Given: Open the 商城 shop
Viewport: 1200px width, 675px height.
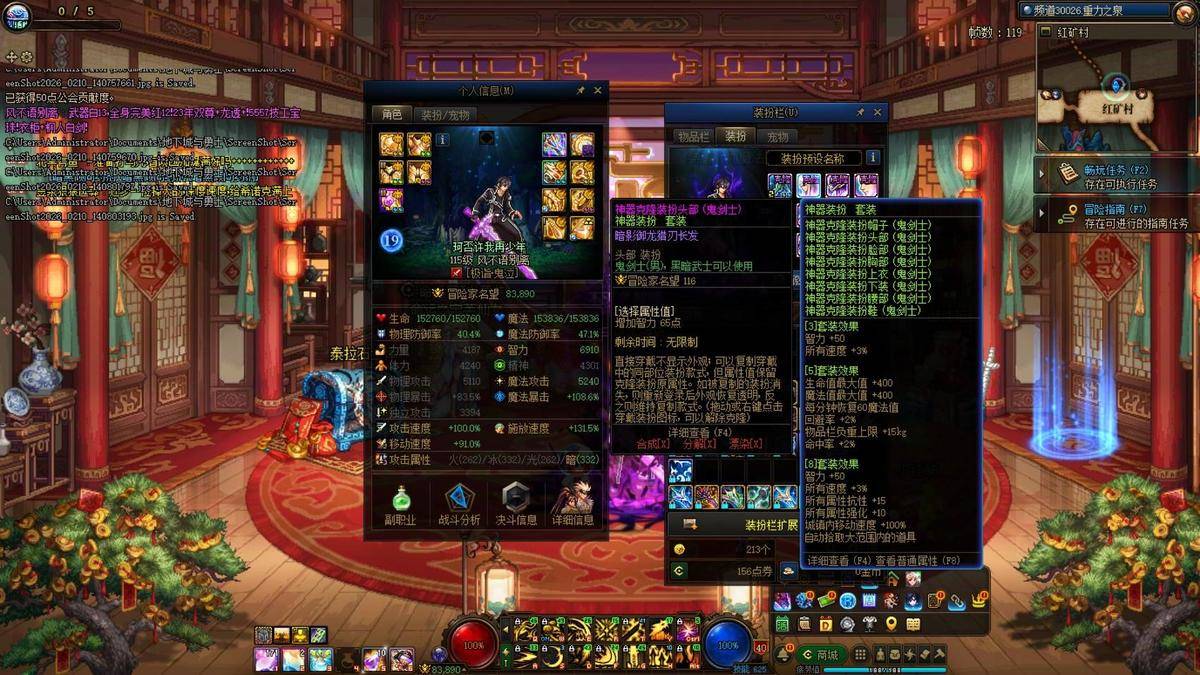Looking at the screenshot, I should point(820,654).
